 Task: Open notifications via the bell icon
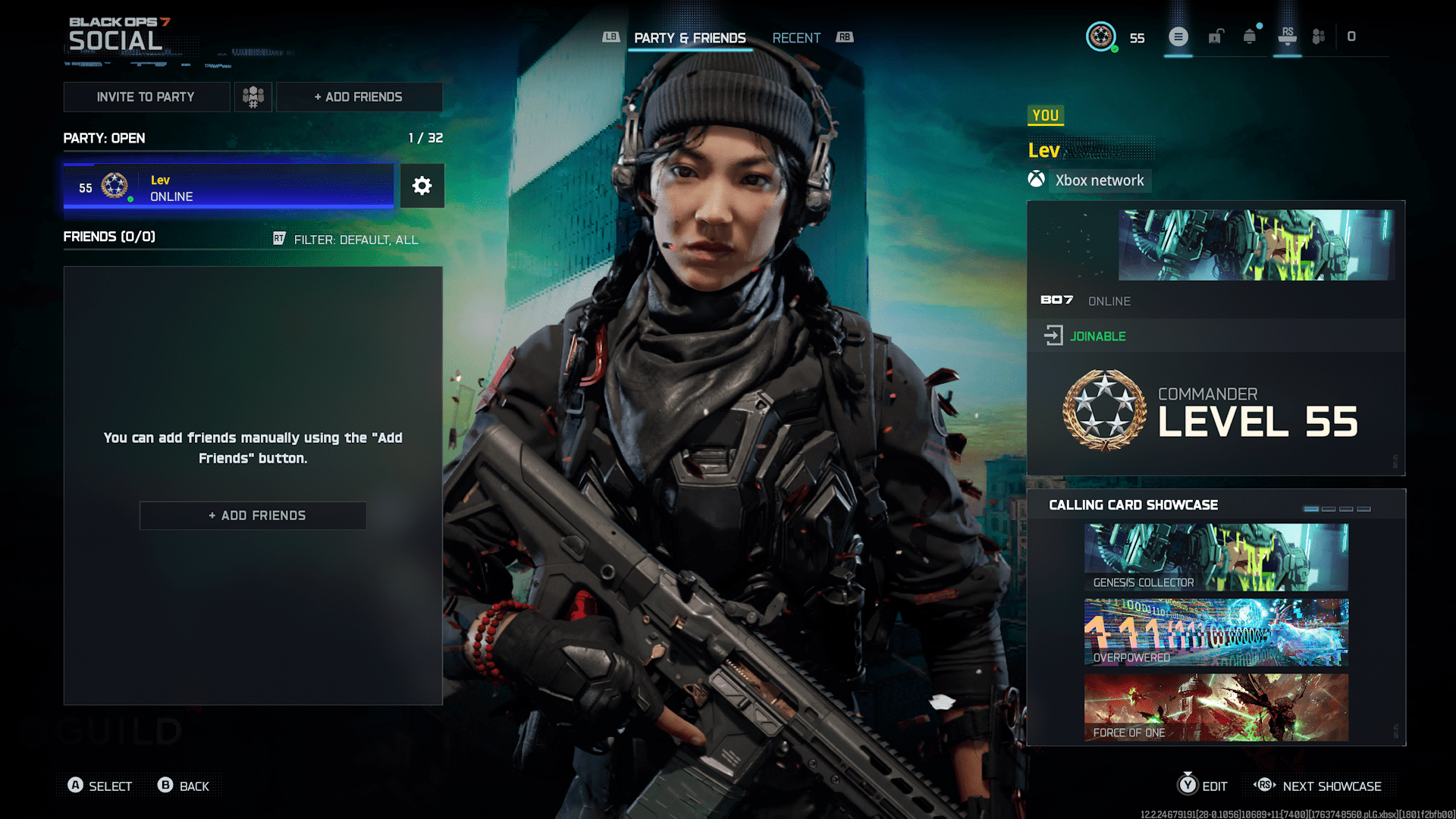click(1250, 37)
